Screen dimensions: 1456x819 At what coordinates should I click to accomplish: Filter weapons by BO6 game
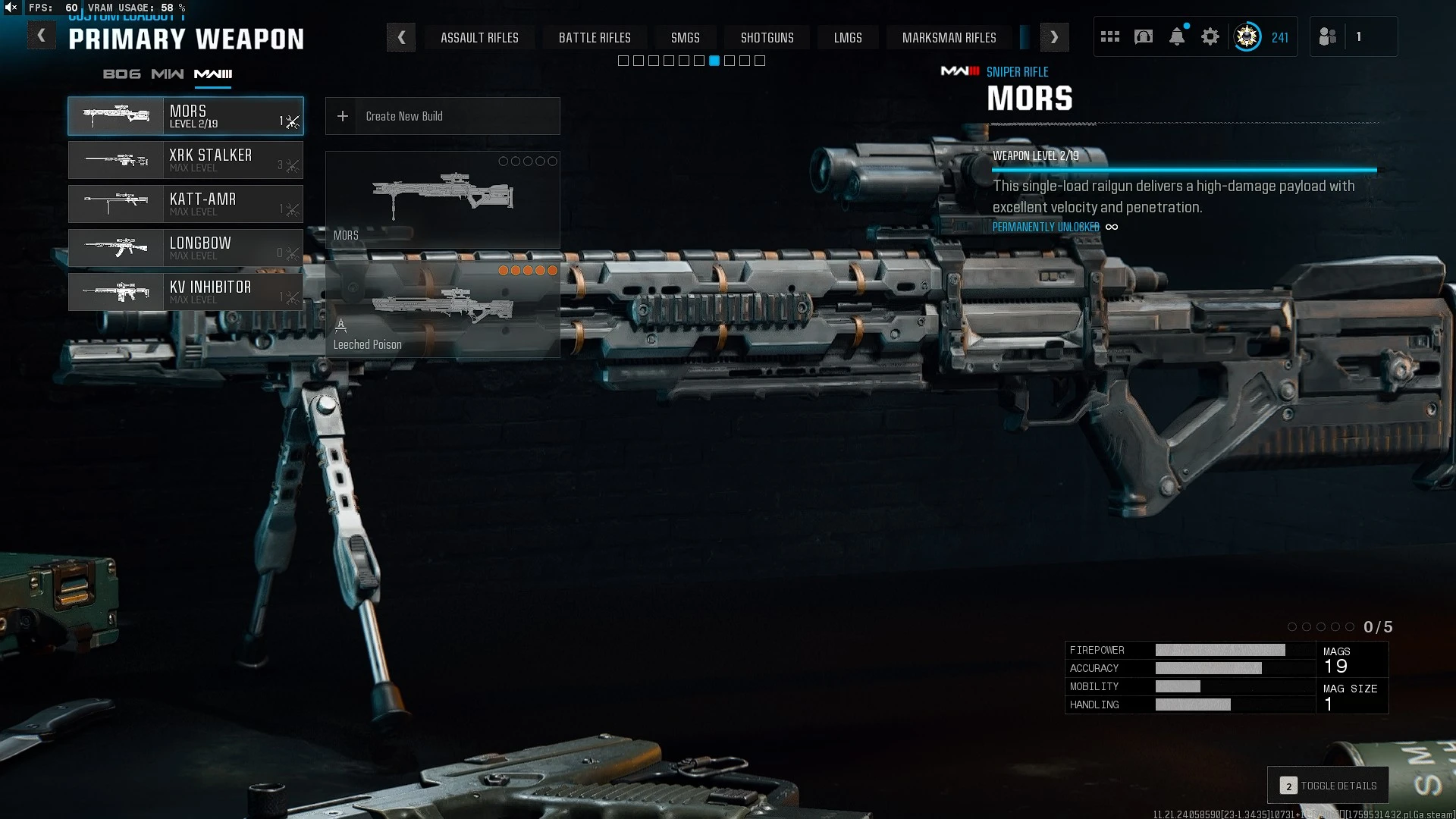tap(122, 74)
